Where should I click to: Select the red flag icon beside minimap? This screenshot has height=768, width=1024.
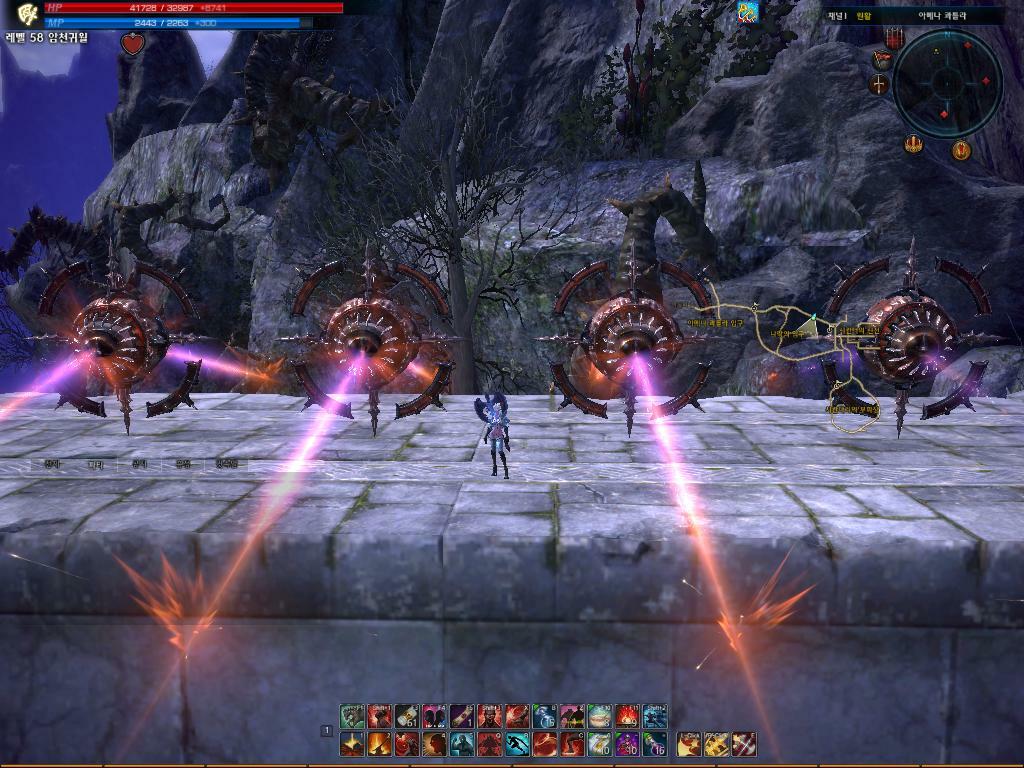pos(881,60)
